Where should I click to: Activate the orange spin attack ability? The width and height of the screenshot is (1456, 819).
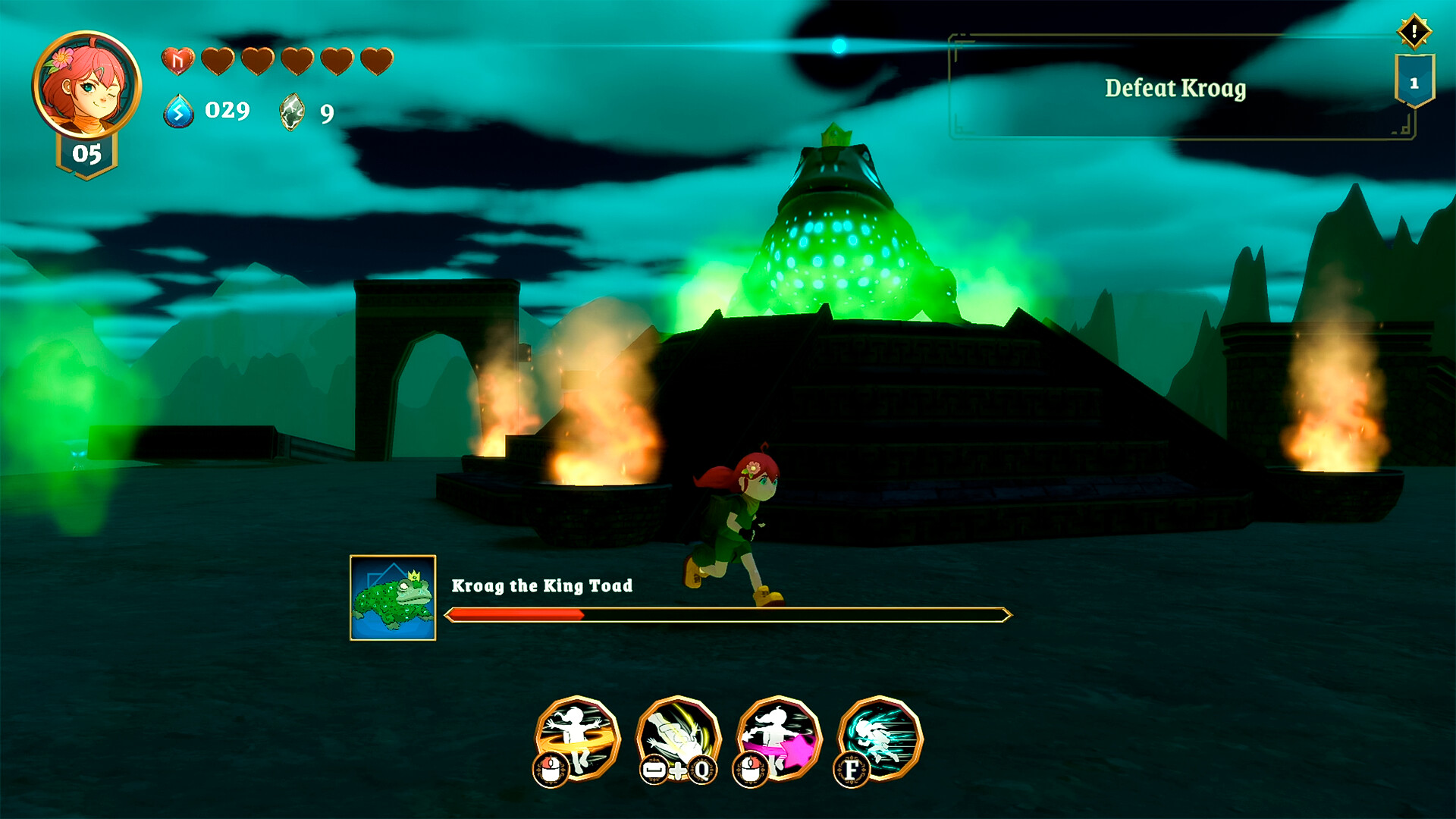coord(578,737)
